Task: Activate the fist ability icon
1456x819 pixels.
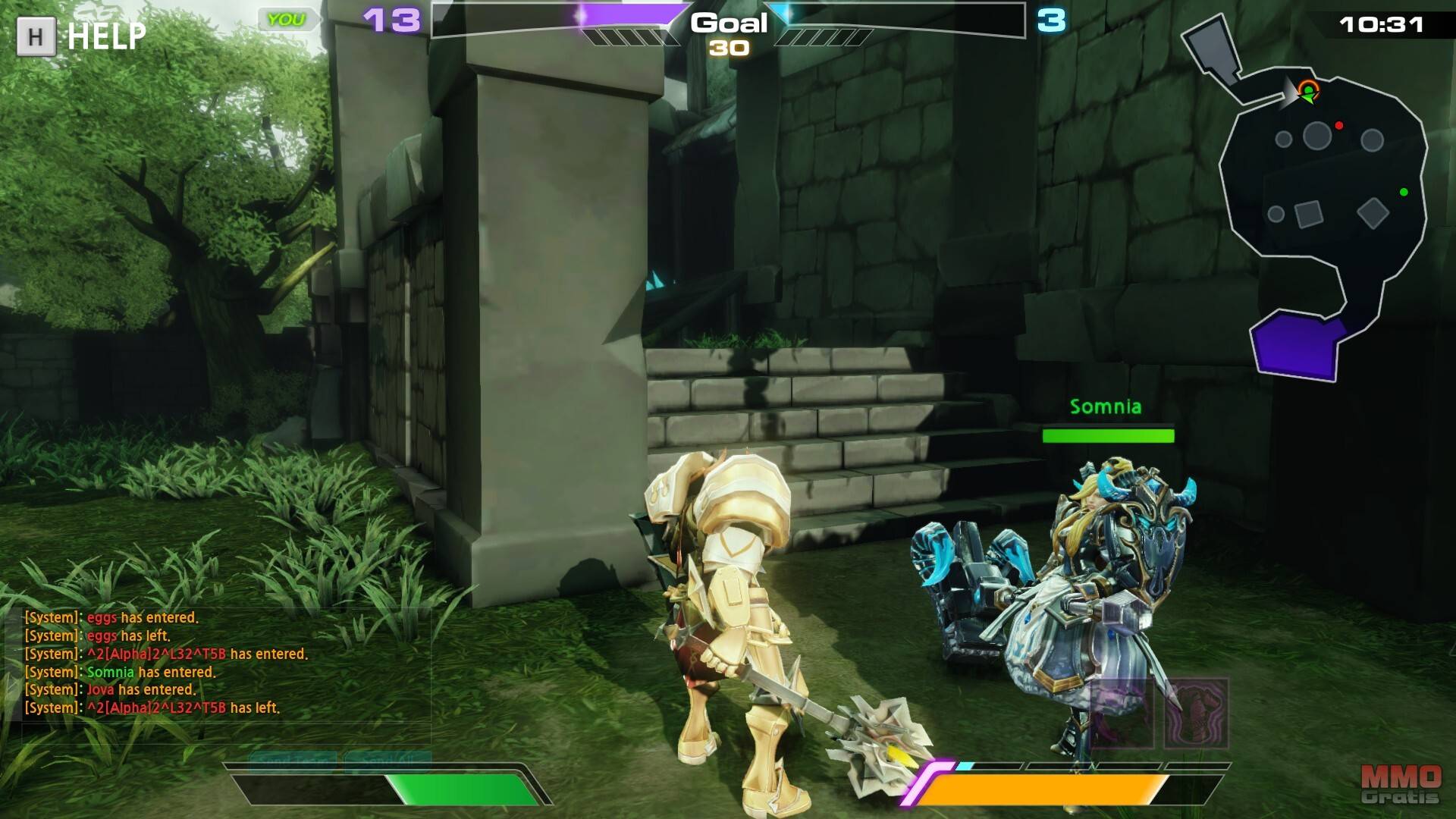Action: click(1196, 713)
